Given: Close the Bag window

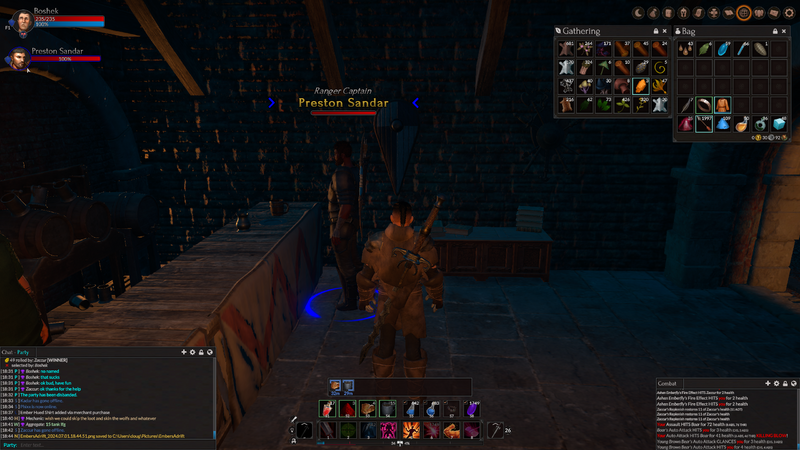Looking at the screenshot, I should [783, 32].
